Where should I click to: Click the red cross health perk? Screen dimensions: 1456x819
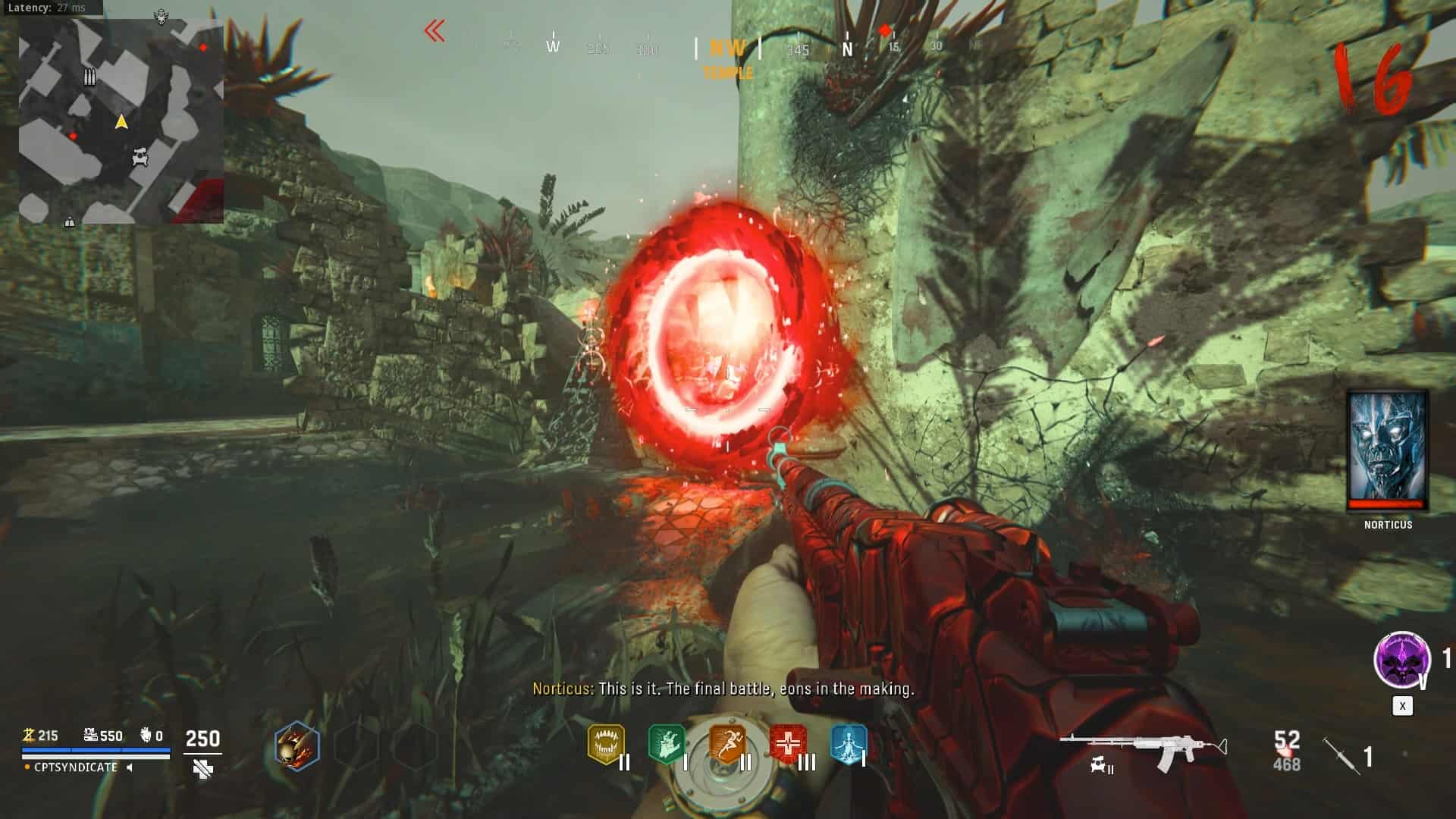click(788, 744)
